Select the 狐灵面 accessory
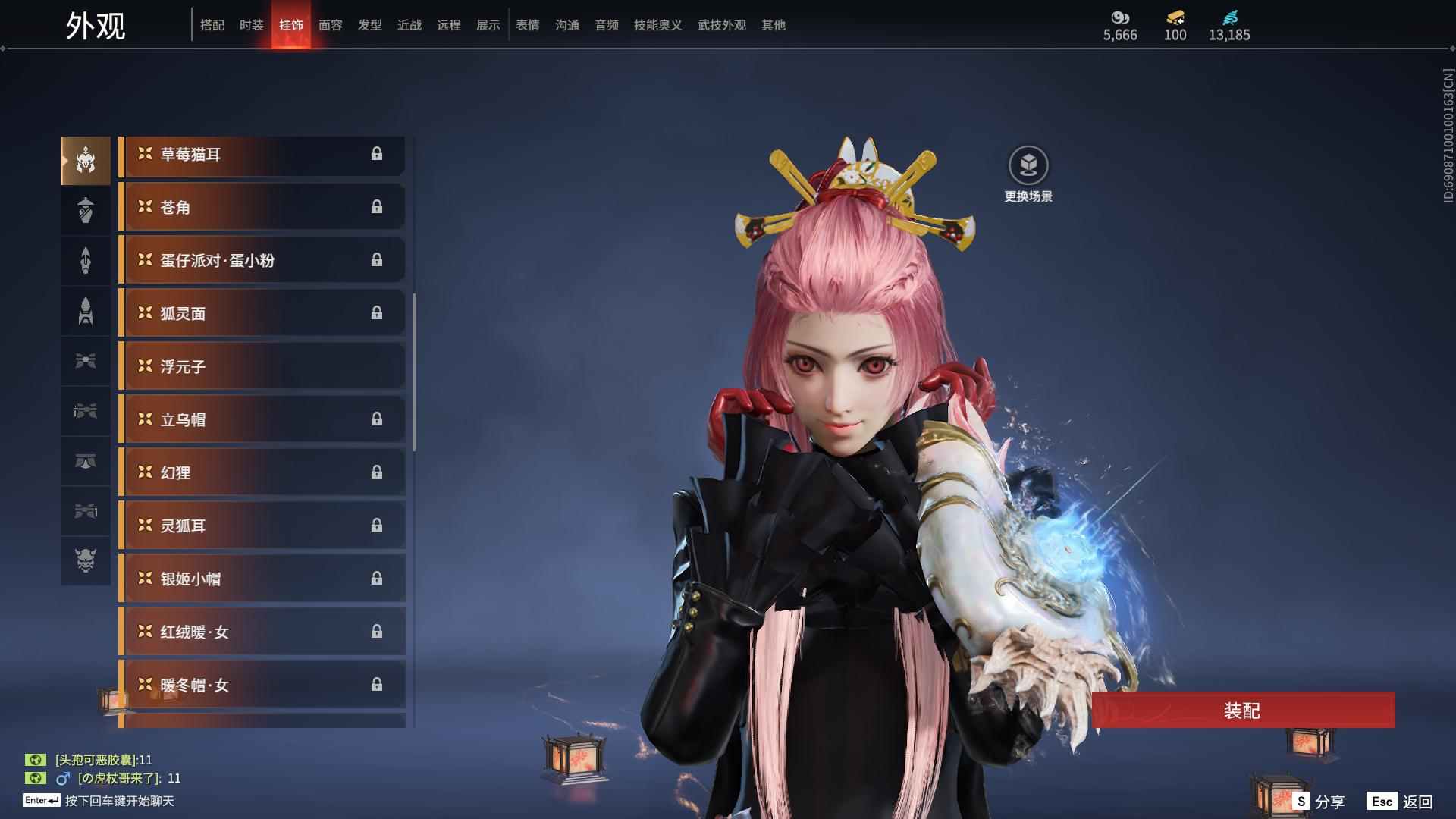The height and width of the screenshot is (819, 1456). click(262, 313)
